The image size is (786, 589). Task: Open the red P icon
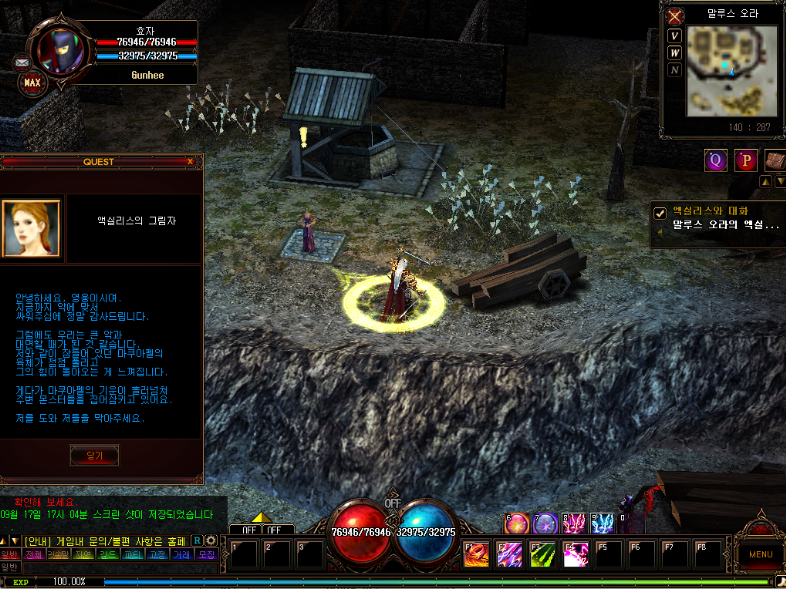[745, 160]
